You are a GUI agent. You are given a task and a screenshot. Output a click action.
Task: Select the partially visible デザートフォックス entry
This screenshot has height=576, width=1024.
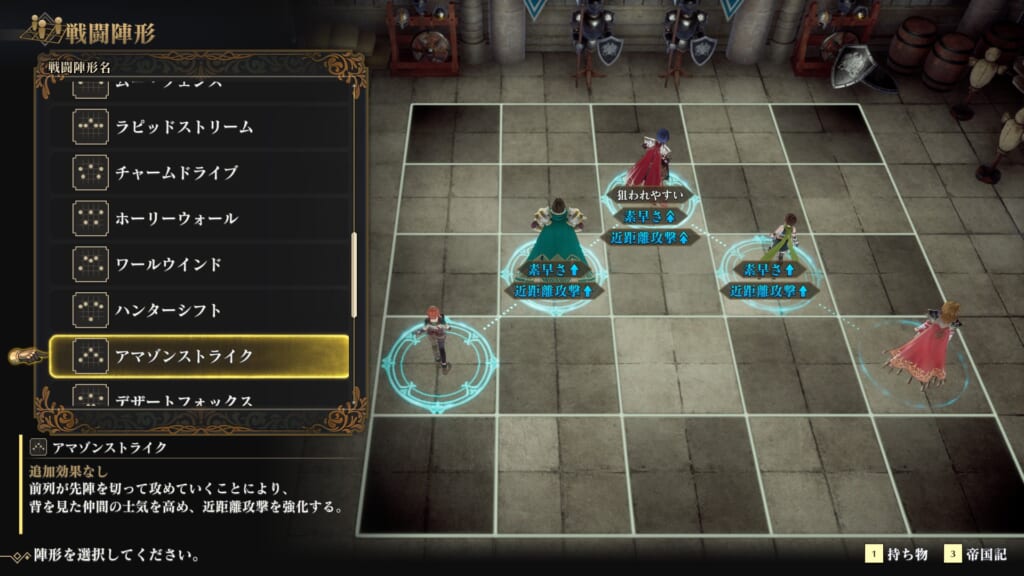[198, 397]
